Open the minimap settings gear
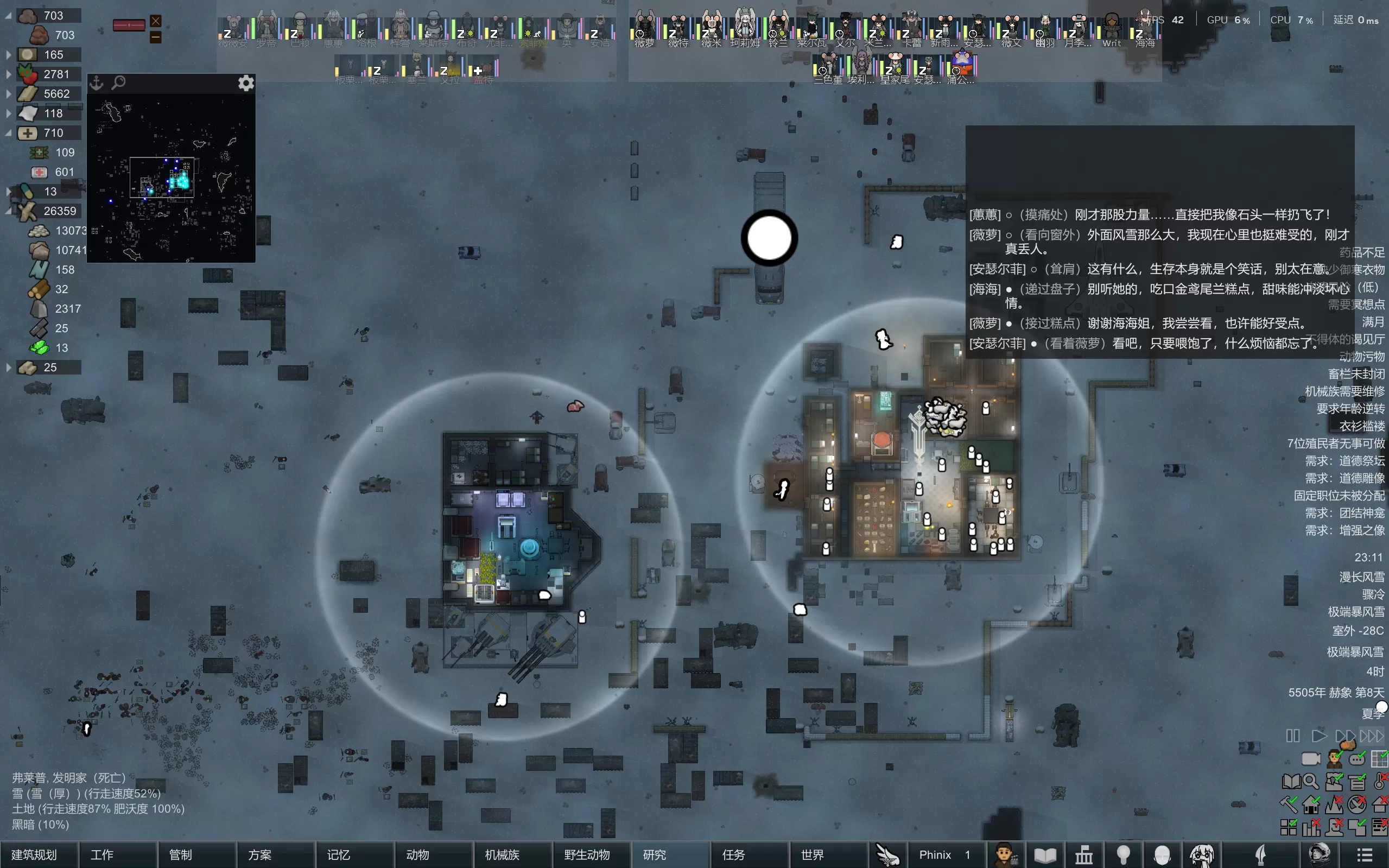The image size is (1389, 868). pos(246,83)
